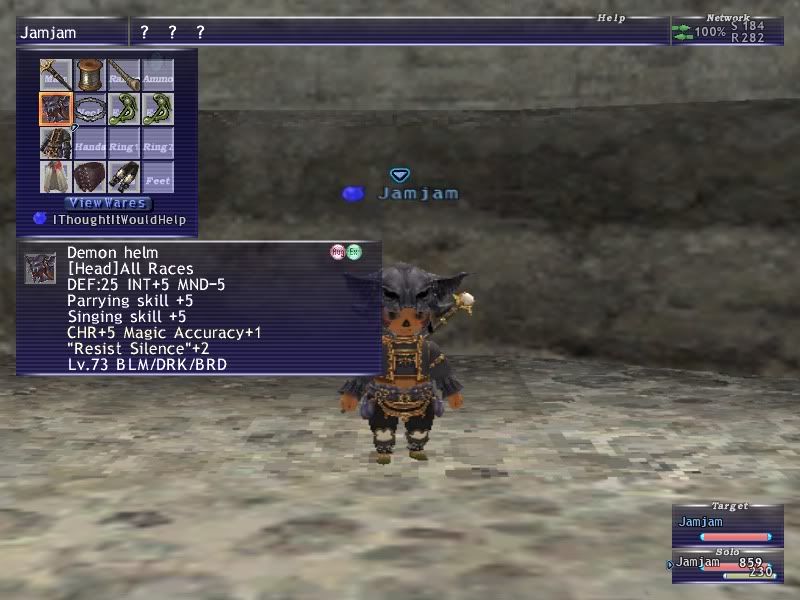Select the white and red cape slot
The width and height of the screenshot is (800, 600).
[56, 177]
